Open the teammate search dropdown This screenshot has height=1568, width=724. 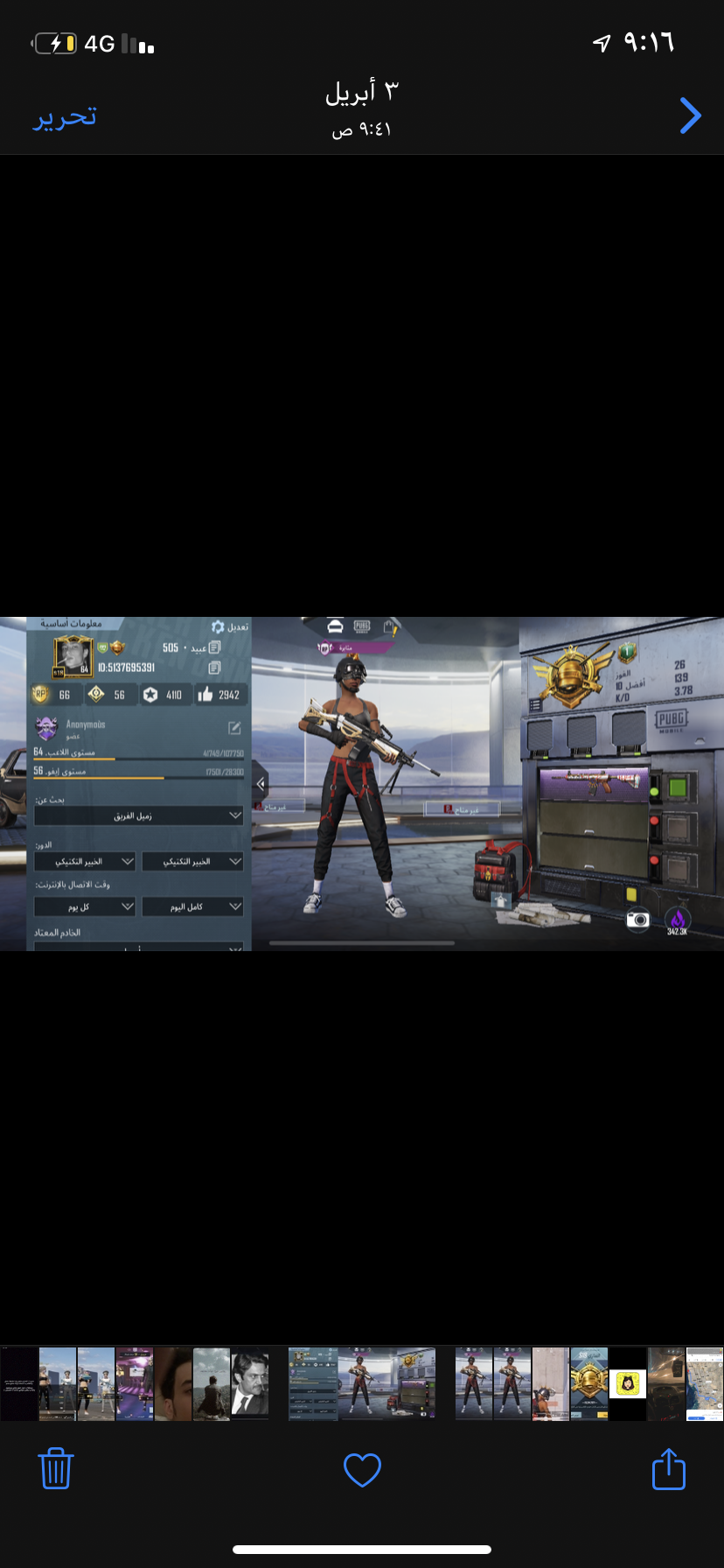tap(138, 815)
